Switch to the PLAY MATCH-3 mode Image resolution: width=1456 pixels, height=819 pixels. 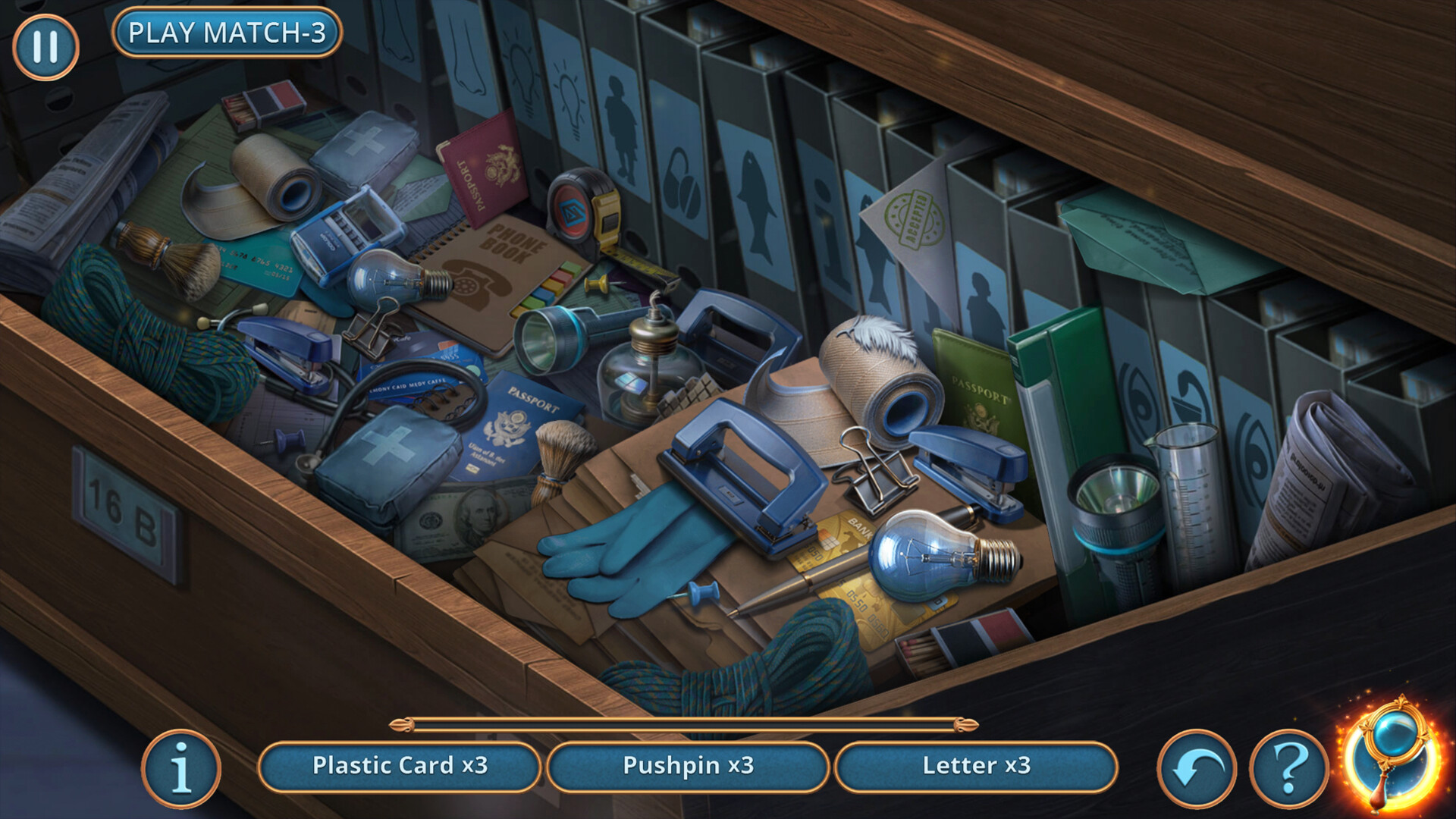click(227, 33)
